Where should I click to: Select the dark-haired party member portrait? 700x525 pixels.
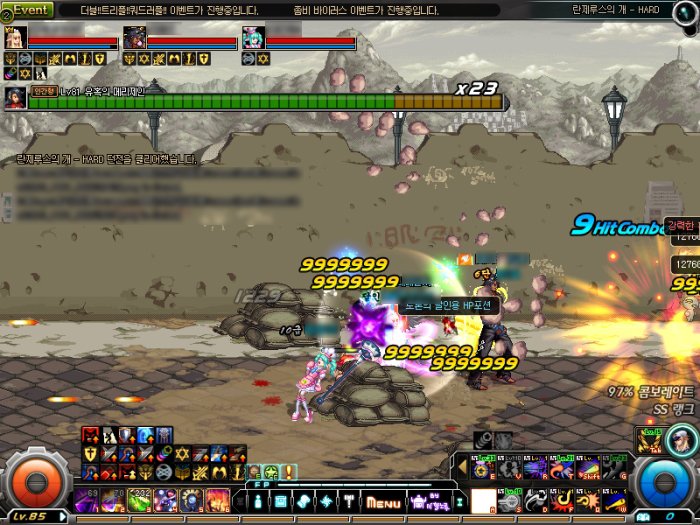134,38
